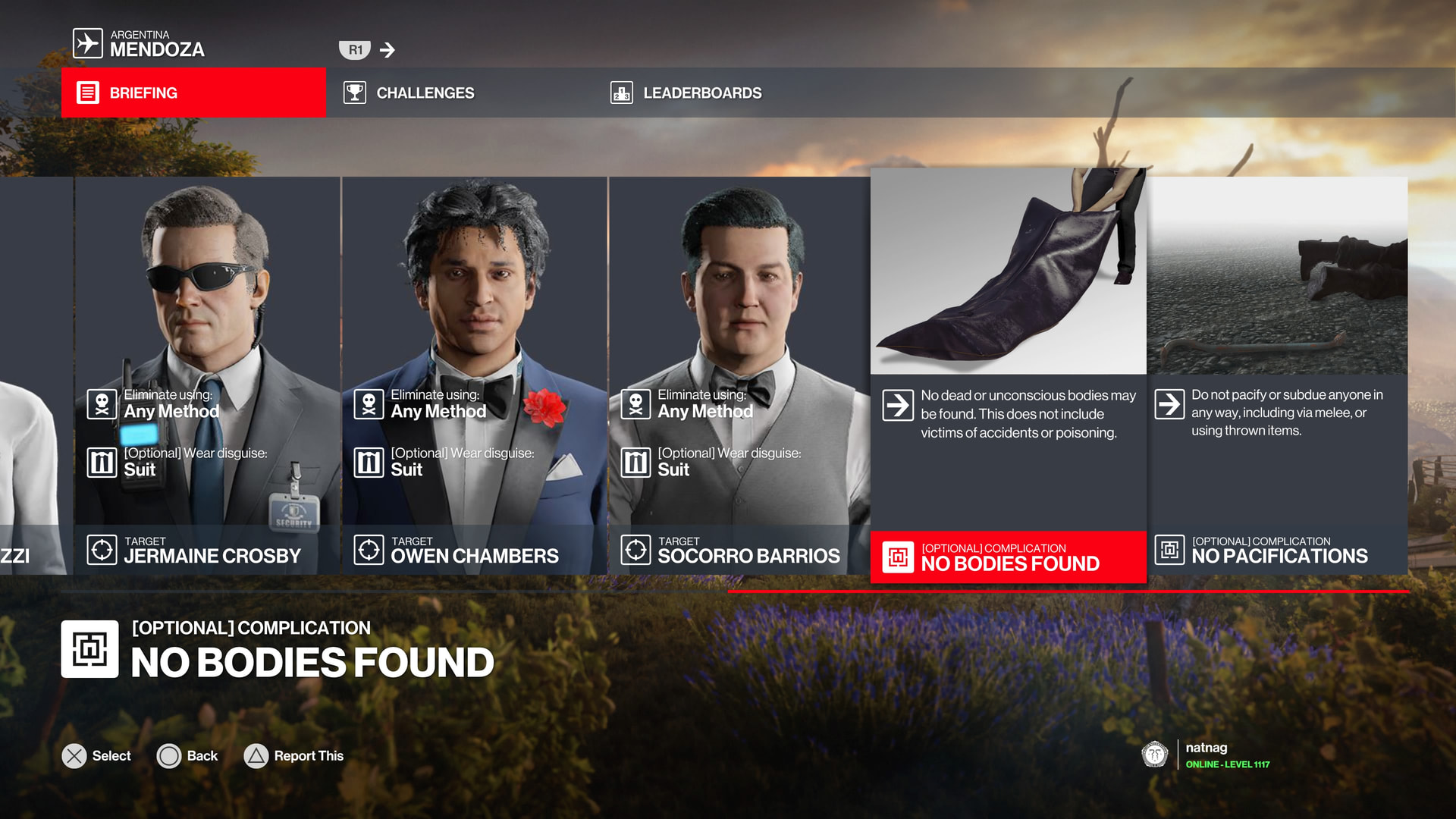Image resolution: width=1456 pixels, height=819 pixels.
Task: Switch to the Briefing tab
Action: click(x=193, y=93)
